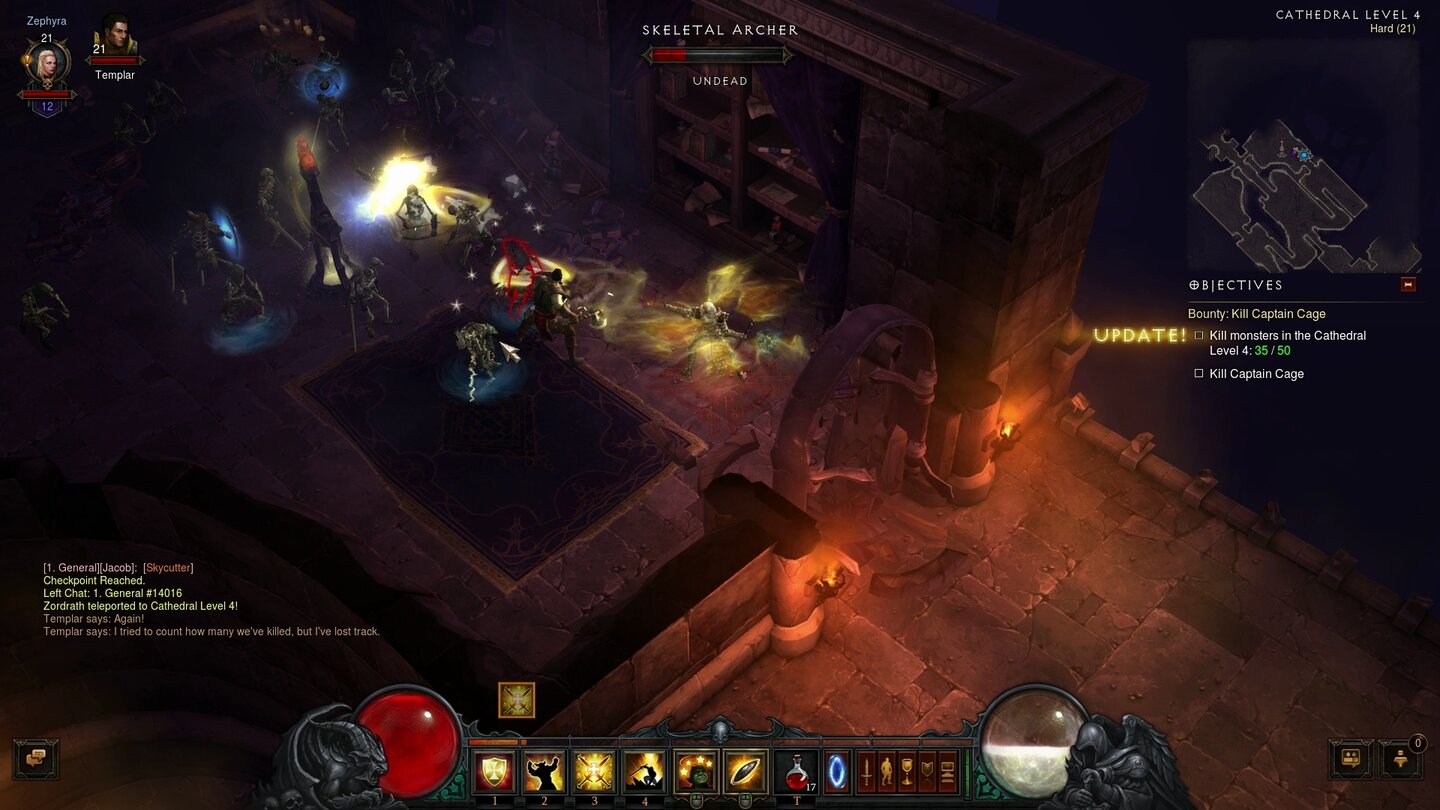Trigger the crossed swords skill in slot 3

(x=594, y=772)
